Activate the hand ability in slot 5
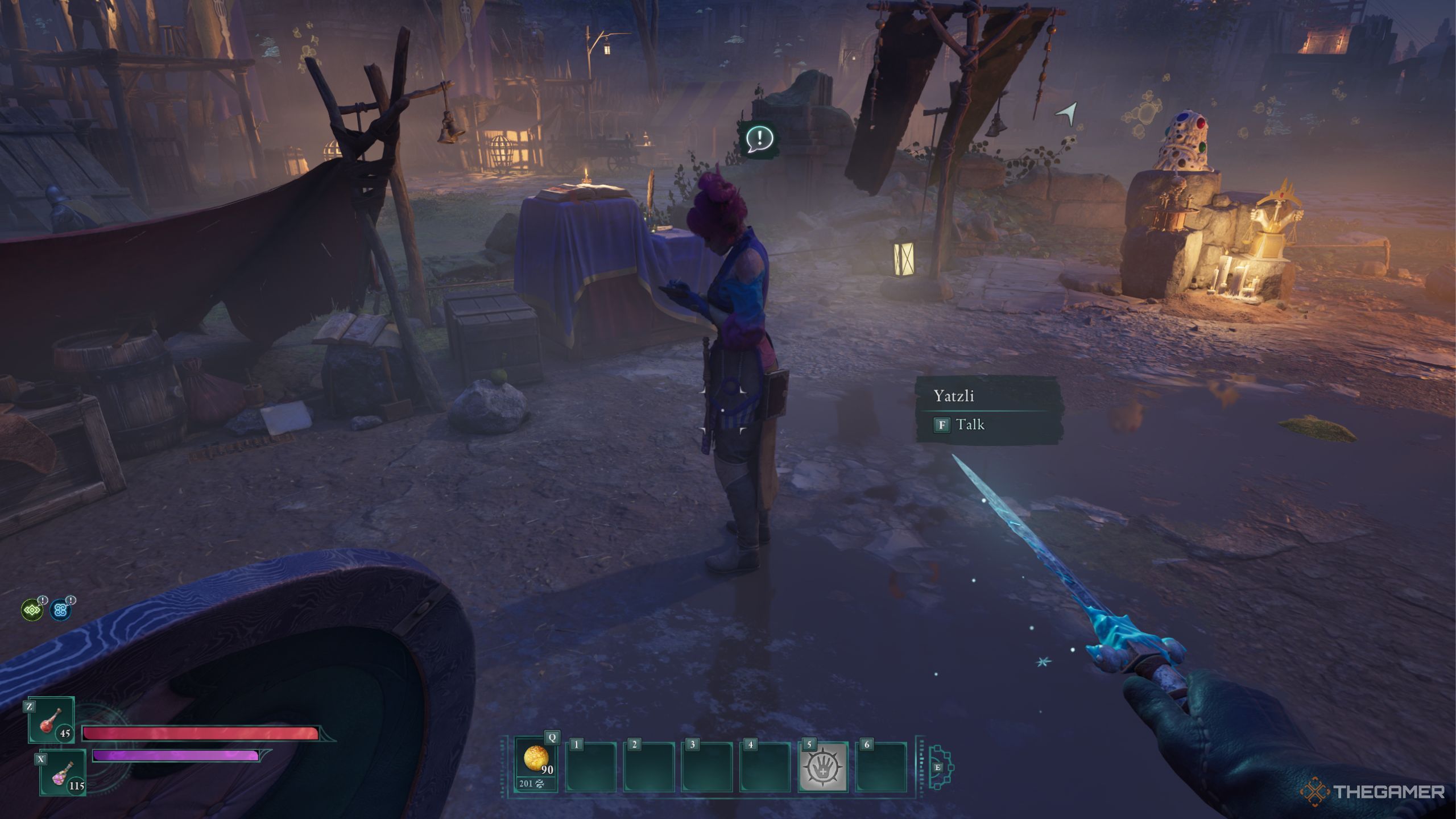Screen dimensions: 1456x819 click(823, 767)
